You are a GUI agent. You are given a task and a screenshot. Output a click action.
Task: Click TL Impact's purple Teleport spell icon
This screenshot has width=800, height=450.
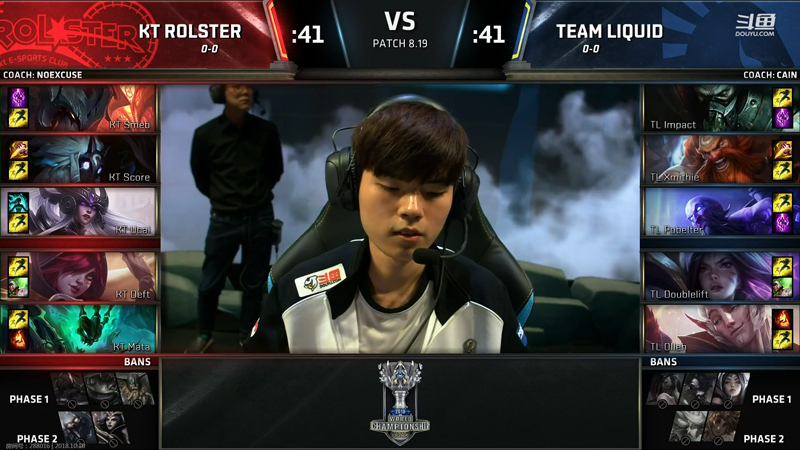point(782,118)
